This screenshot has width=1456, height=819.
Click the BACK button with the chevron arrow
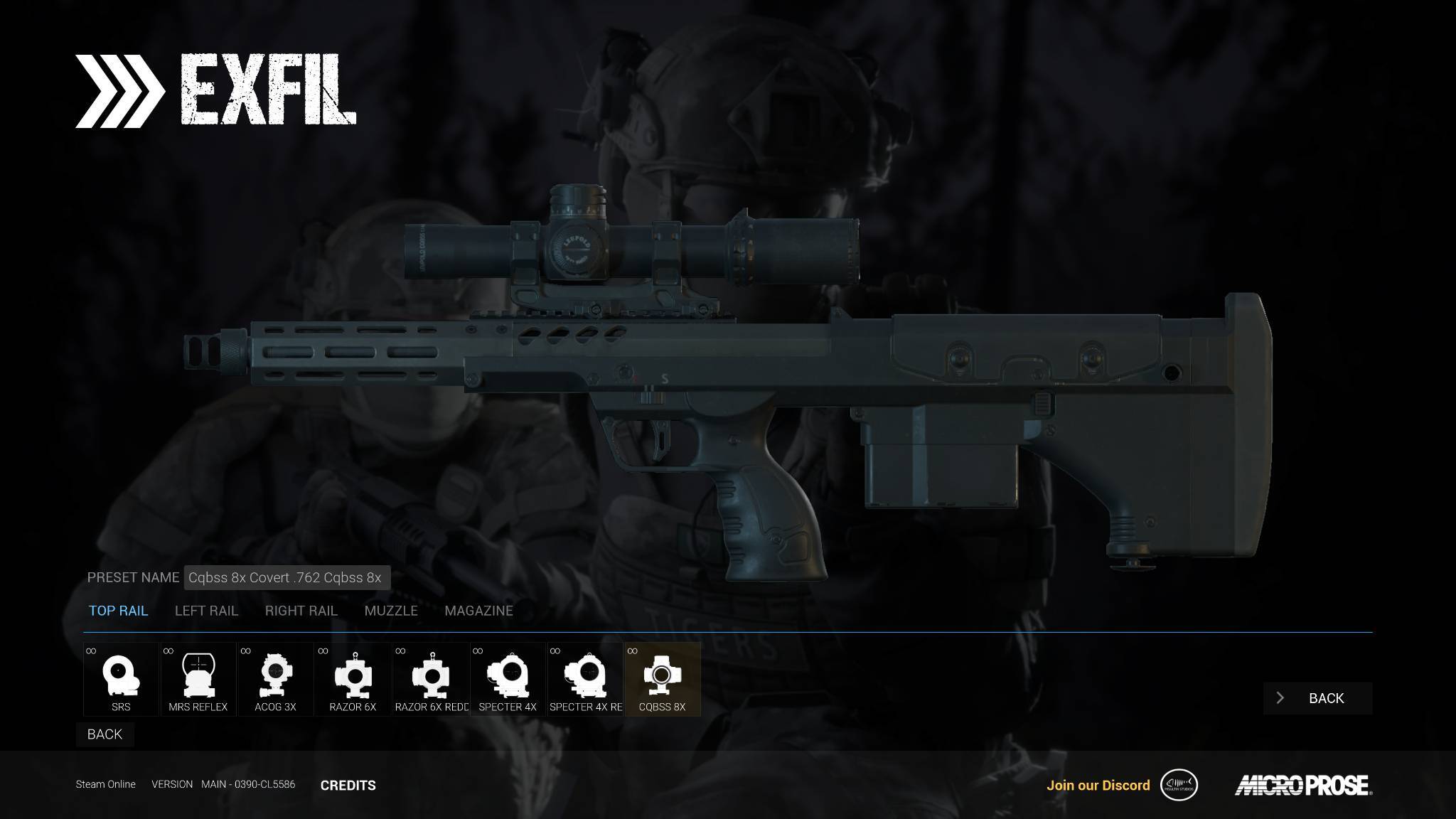coord(1317,698)
